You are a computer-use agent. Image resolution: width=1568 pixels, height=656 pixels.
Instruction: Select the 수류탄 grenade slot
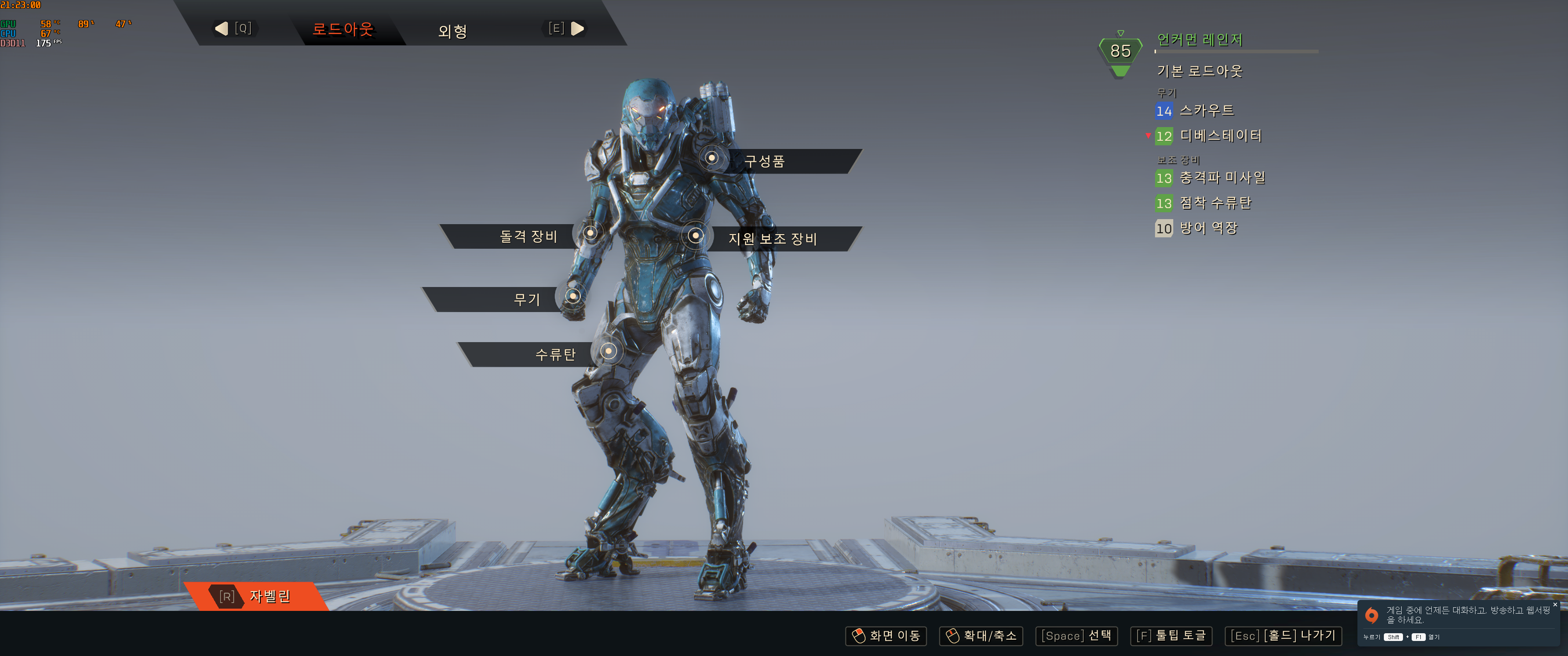[x=555, y=354]
